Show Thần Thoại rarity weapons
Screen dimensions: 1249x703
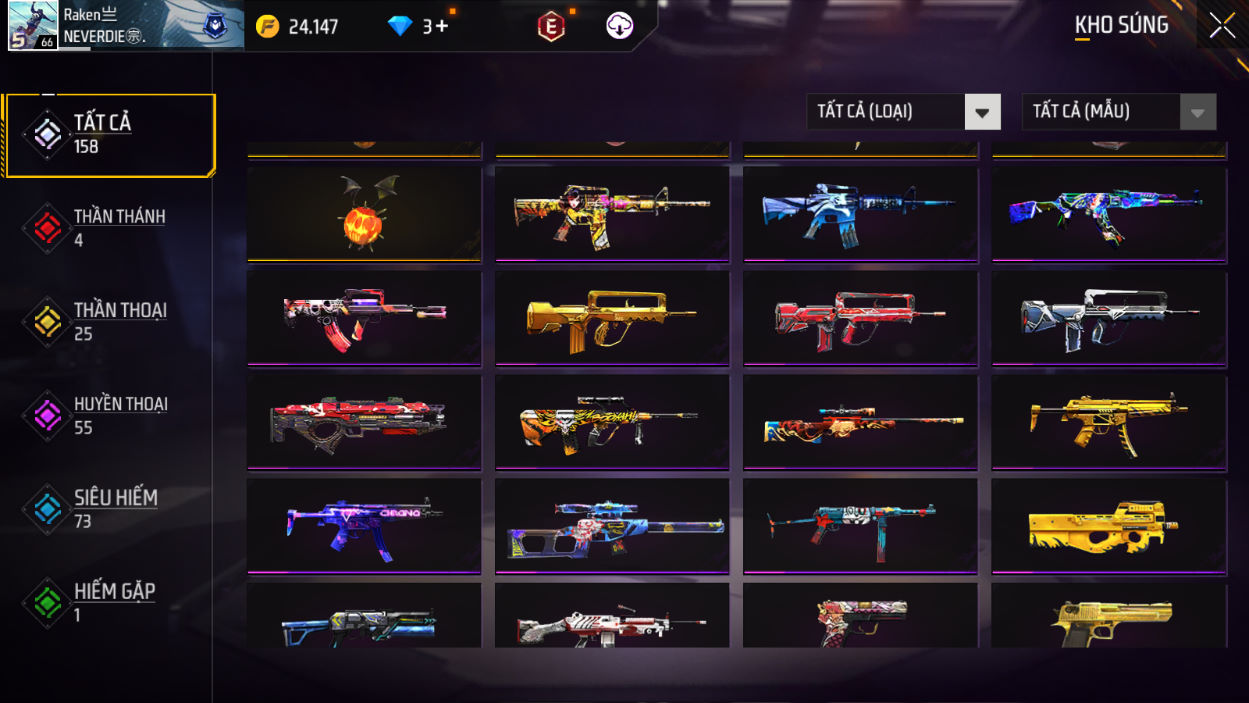pos(108,321)
